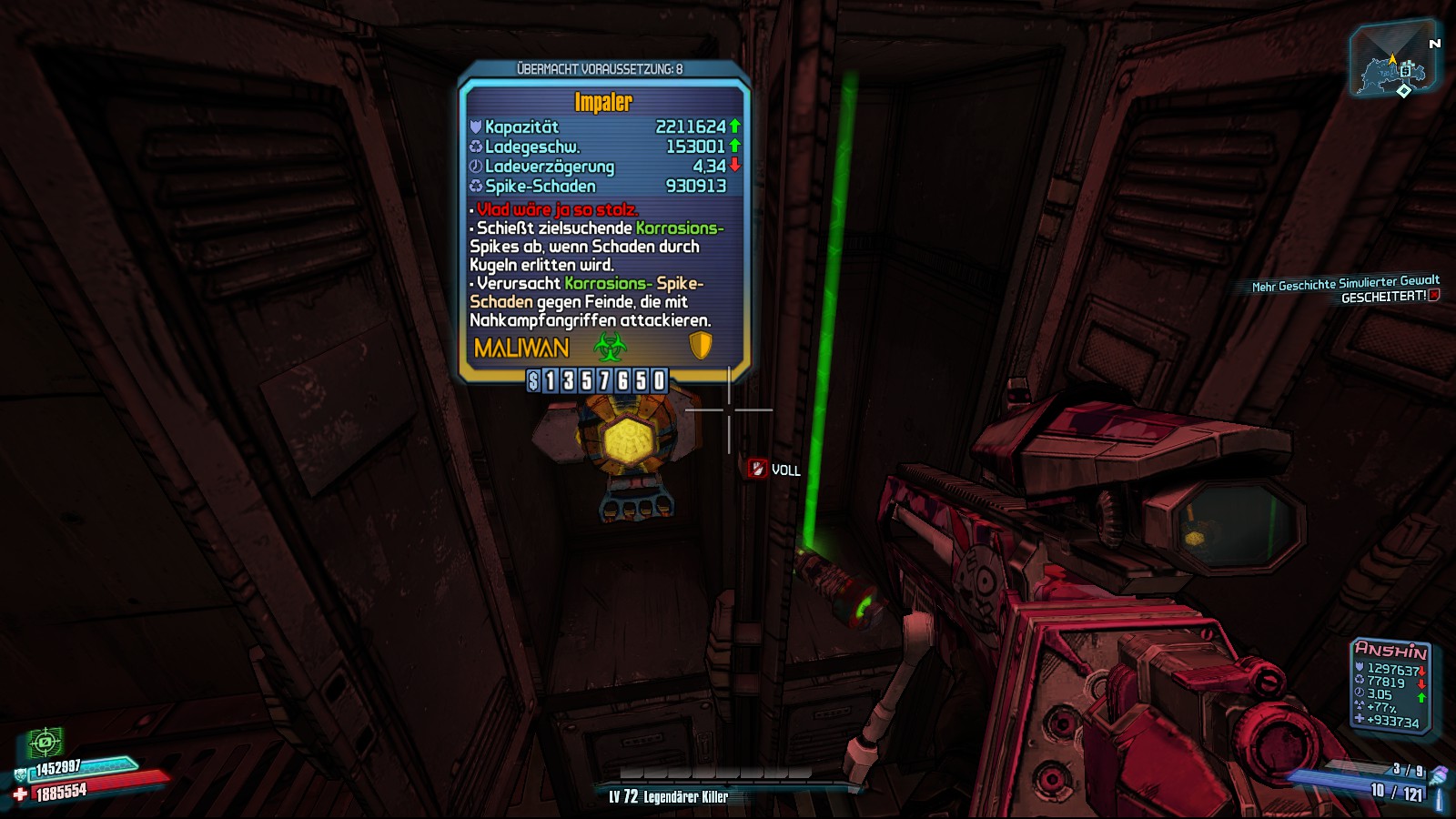This screenshot has height=819, width=1456.
Task: Select the tracked mission objective text
Action: [x=1345, y=289]
